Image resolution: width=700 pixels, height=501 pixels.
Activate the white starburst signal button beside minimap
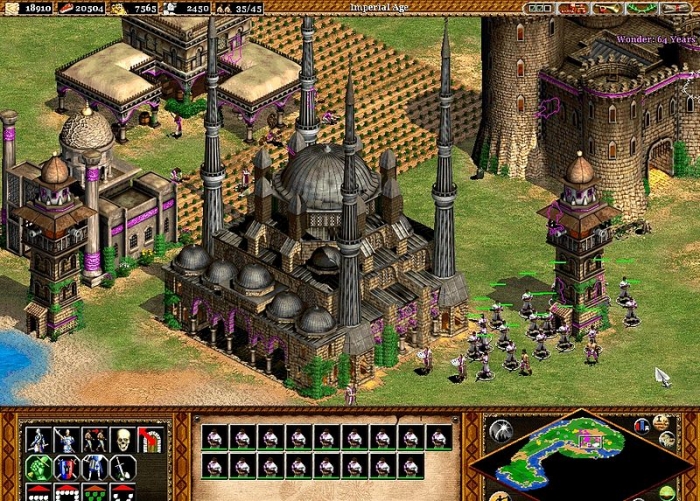coord(499,430)
